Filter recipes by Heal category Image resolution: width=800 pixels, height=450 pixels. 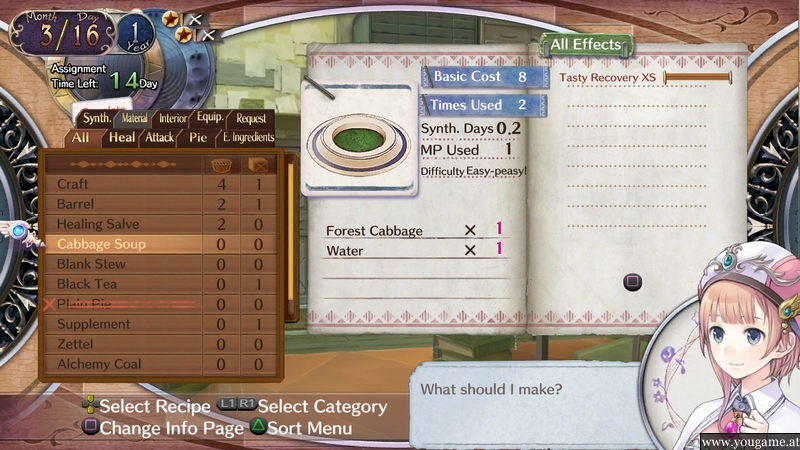pyautogui.click(x=122, y=137)
